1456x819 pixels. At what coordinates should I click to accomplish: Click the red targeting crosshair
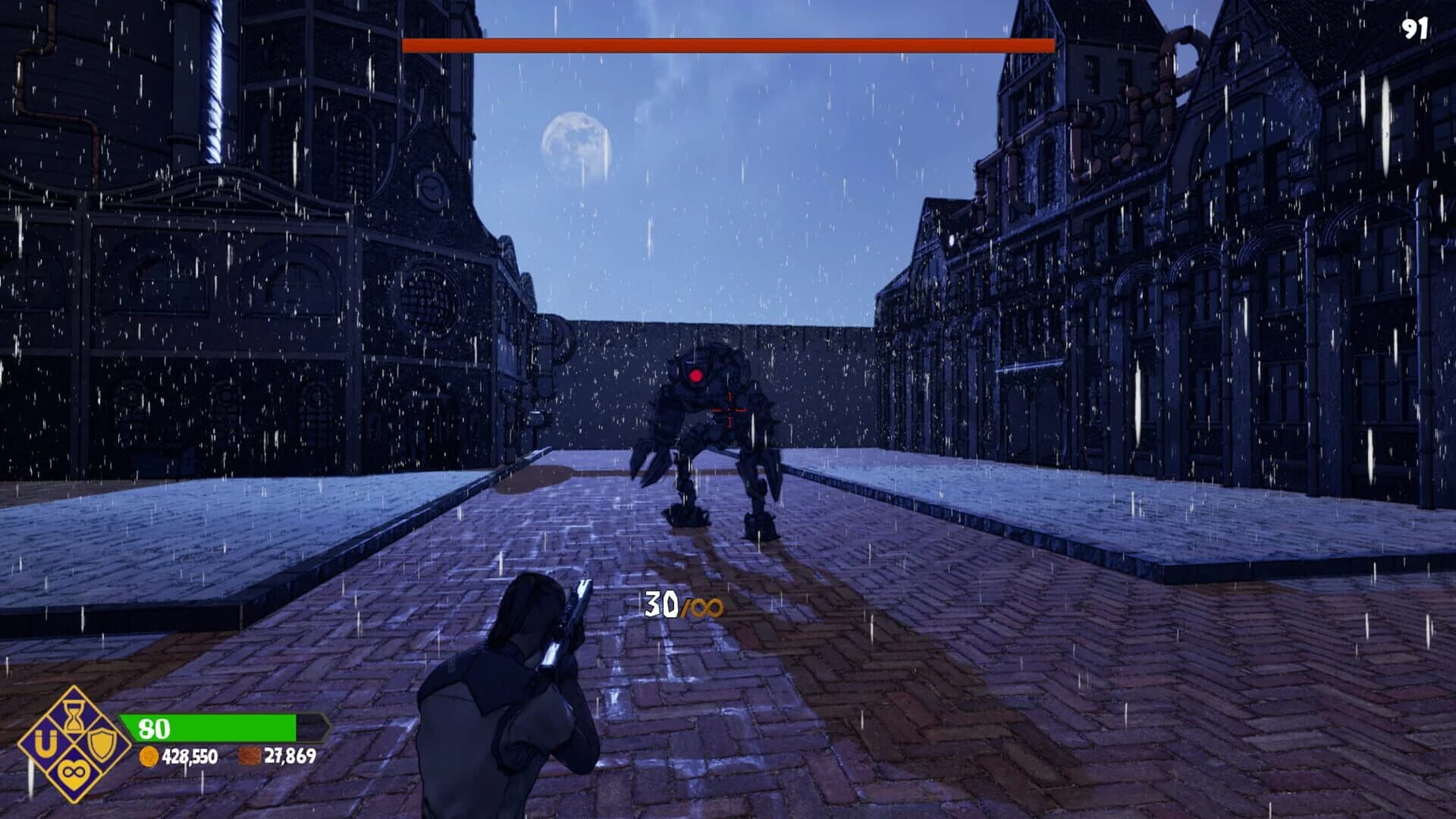click(730, 410)
